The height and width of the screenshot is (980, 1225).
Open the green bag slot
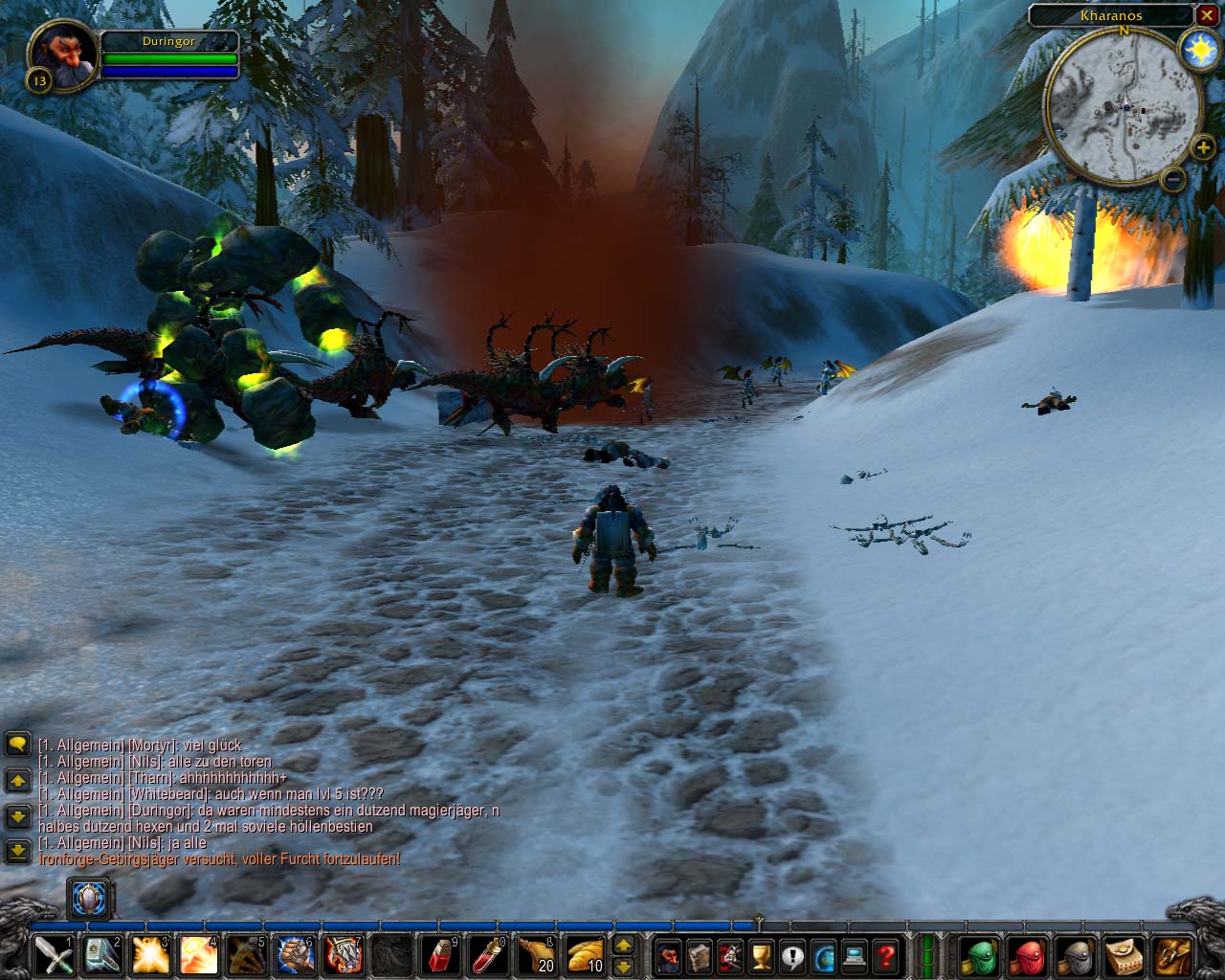979,955
